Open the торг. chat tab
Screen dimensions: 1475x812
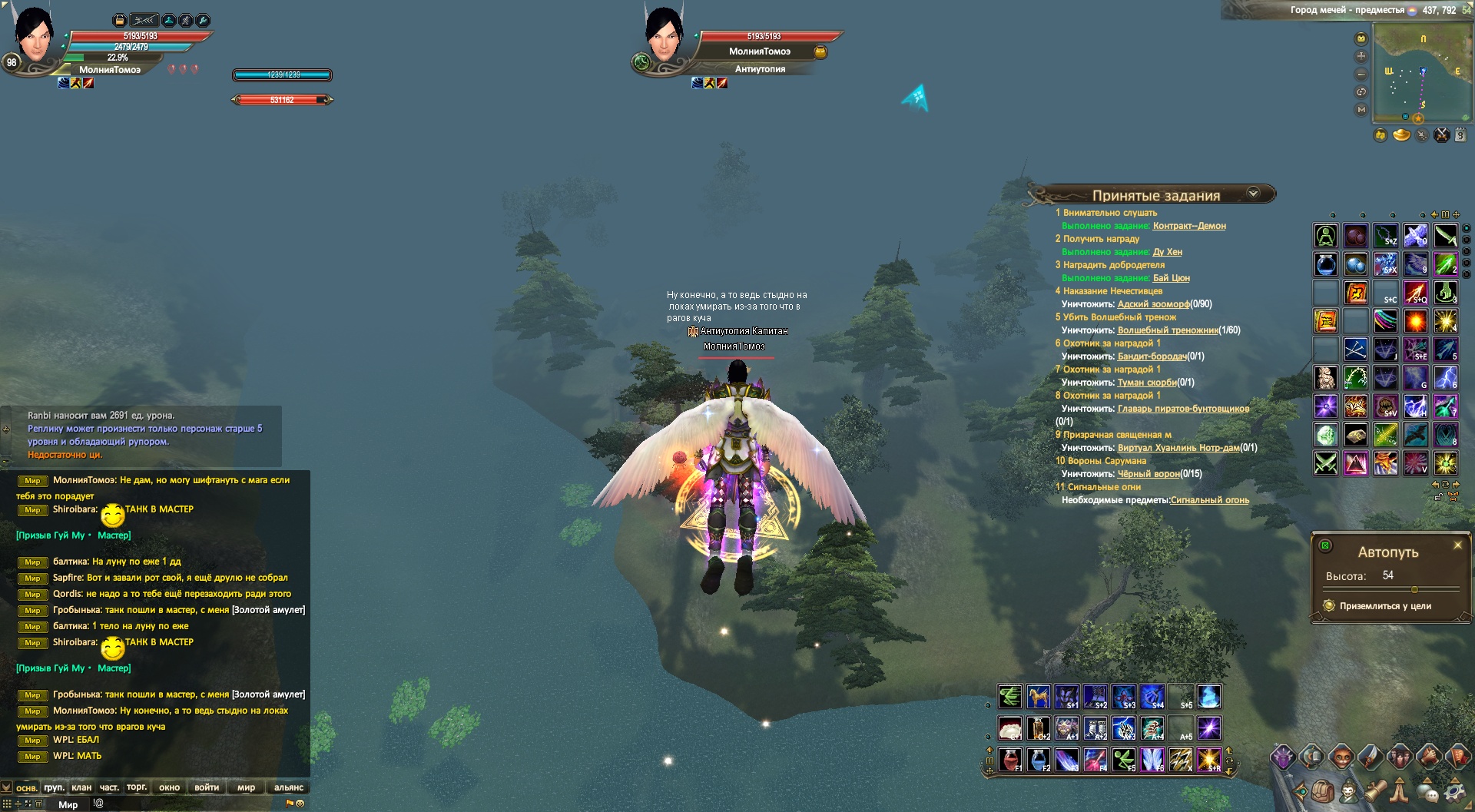(137, 787)
